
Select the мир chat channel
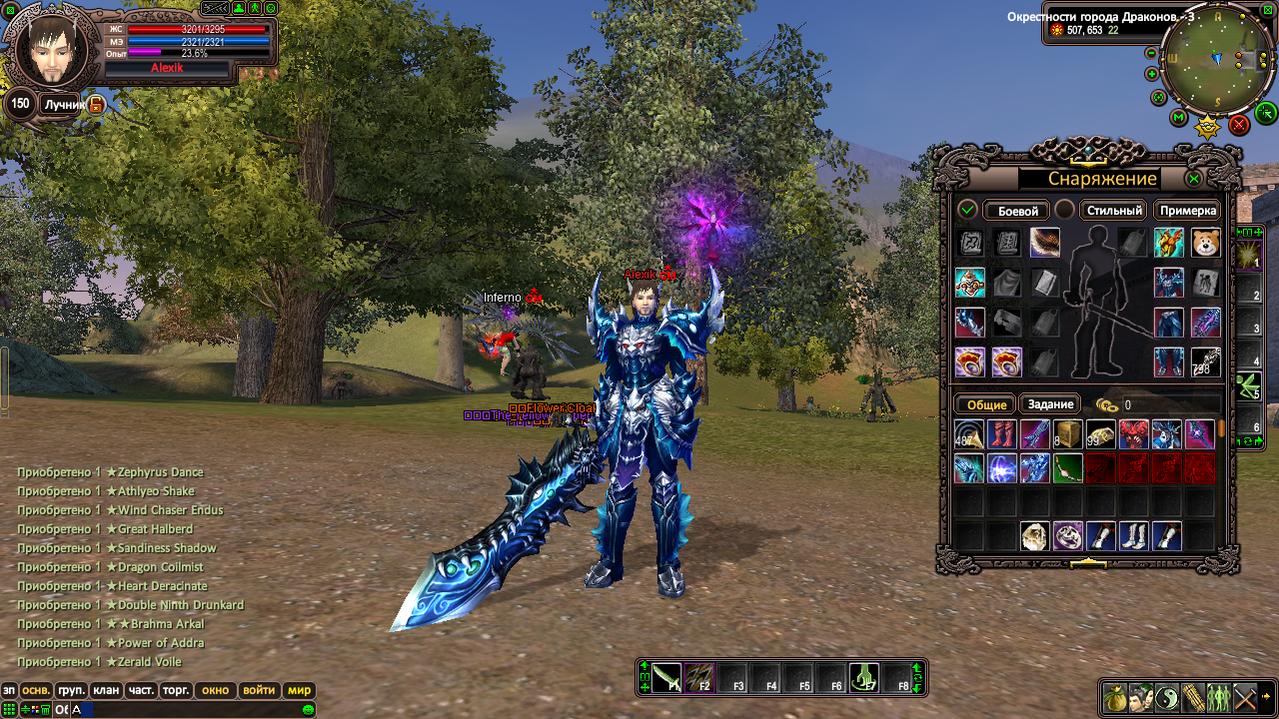coord(299,690)
